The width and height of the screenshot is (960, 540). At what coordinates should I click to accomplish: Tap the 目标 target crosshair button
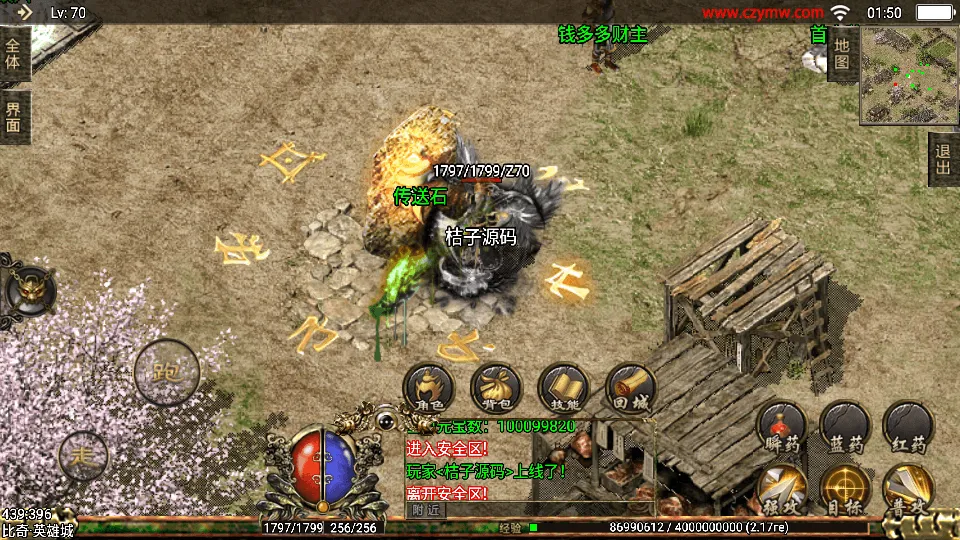tap(845, 490)
